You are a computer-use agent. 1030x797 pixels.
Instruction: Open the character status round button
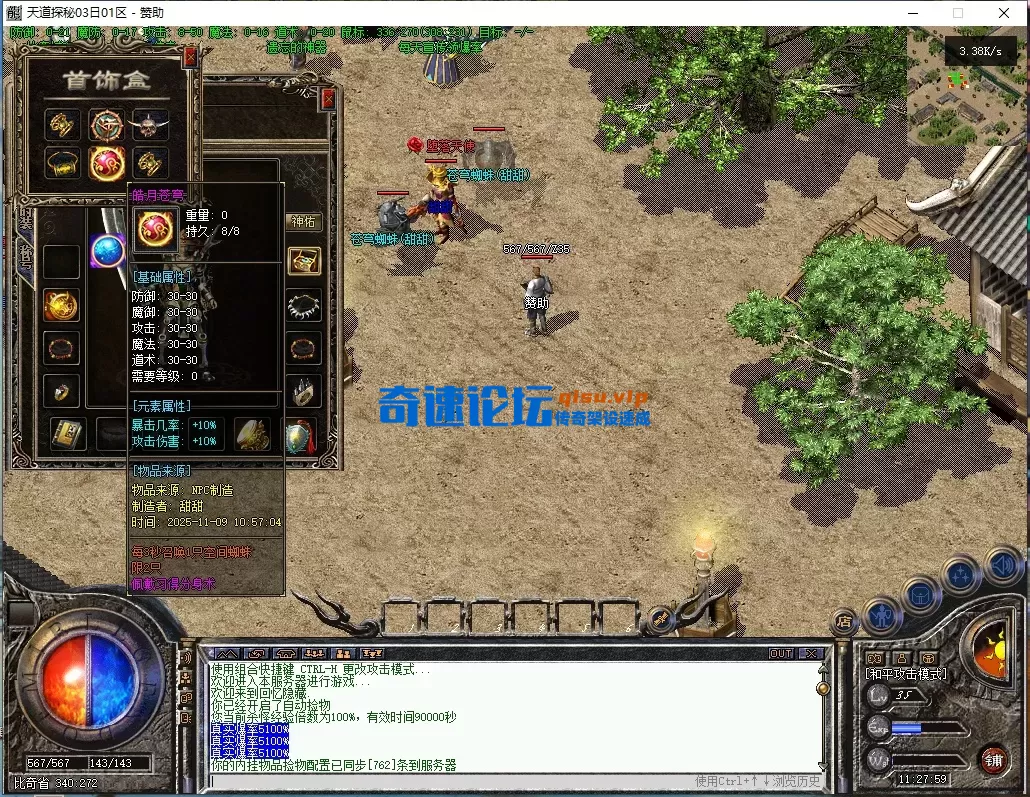[x=882, y=612]
